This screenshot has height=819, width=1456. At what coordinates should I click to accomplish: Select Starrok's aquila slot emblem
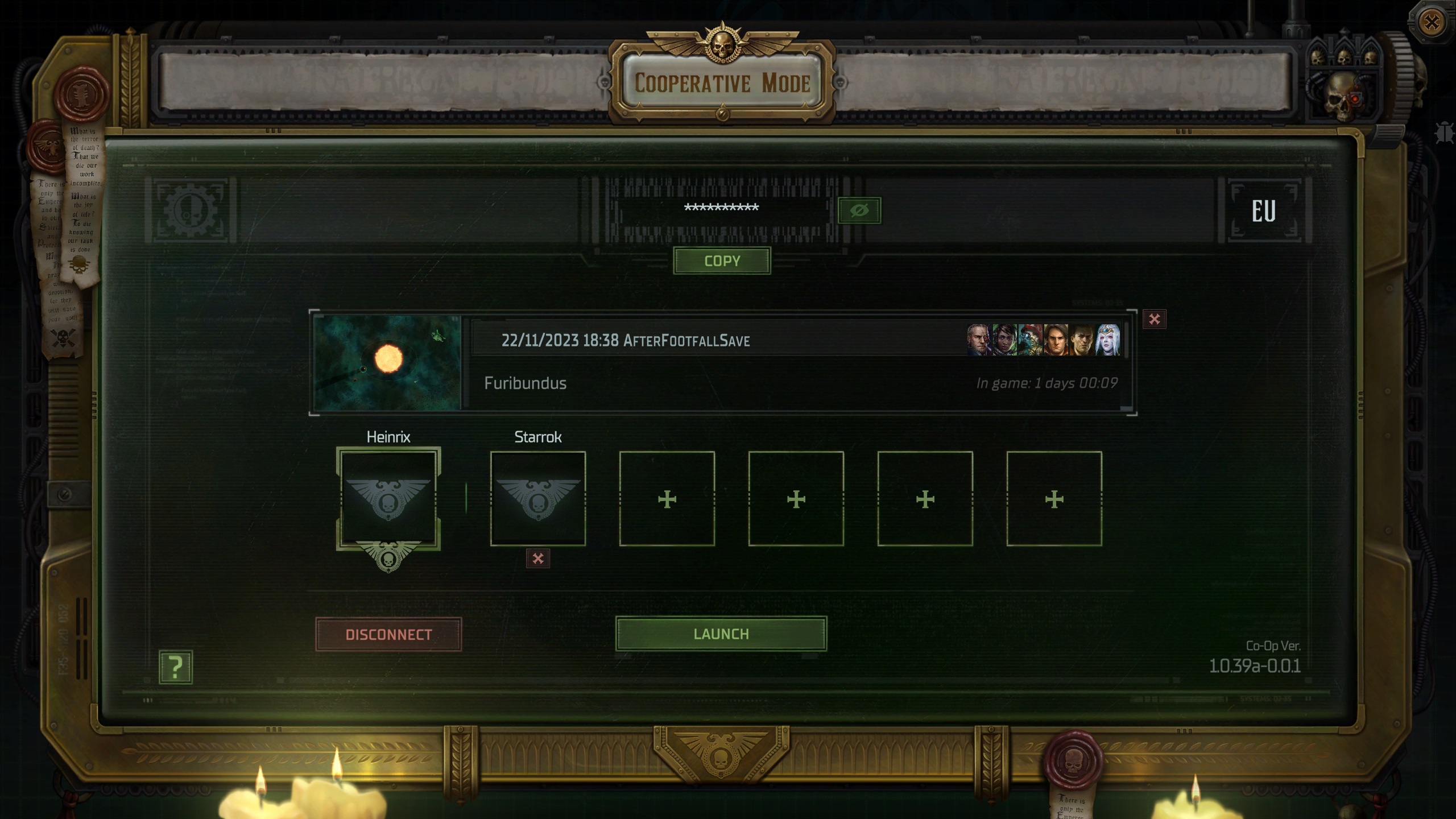[x=538, y=498]
